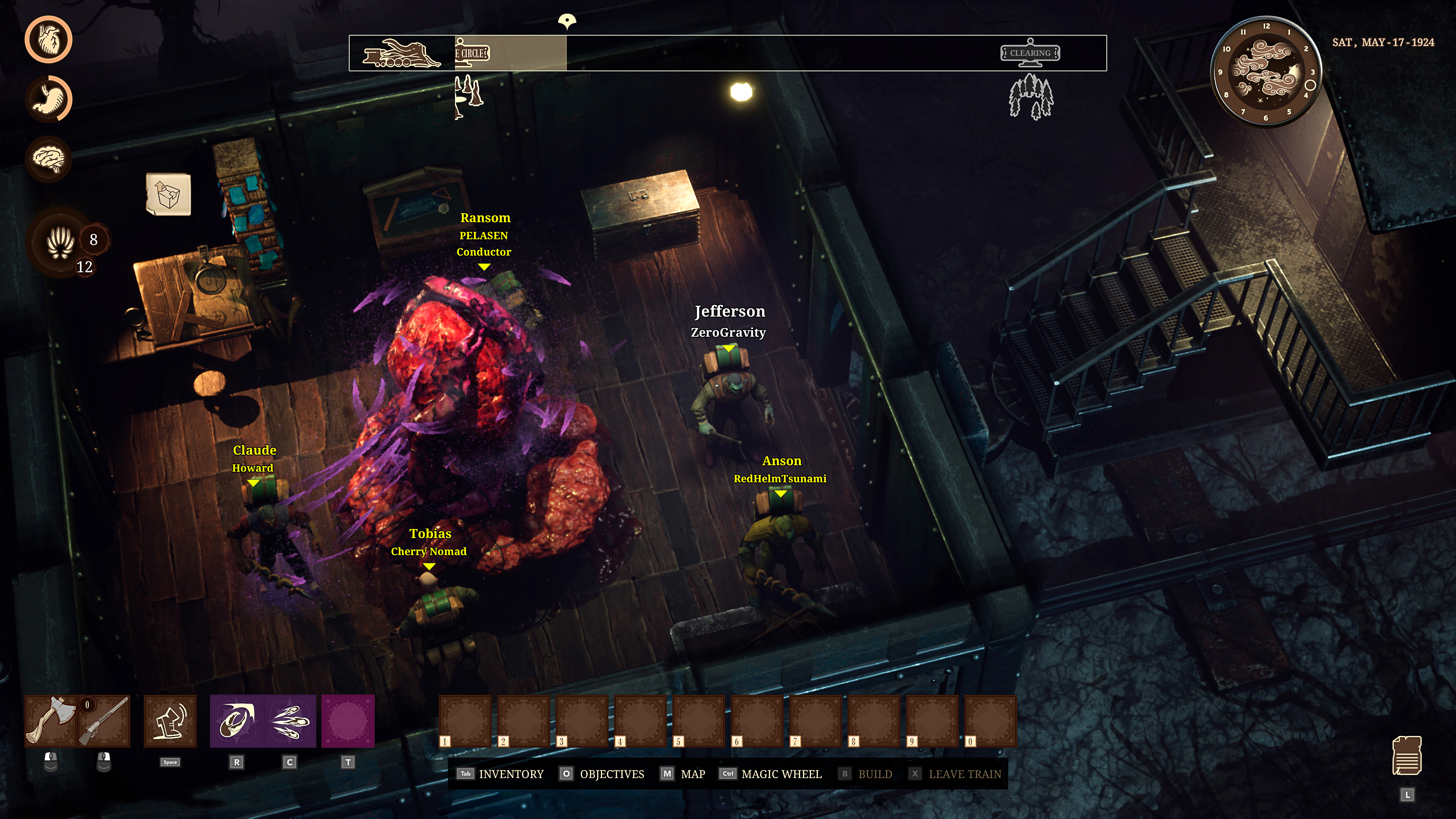
Task: Activate the Space kick ability icon
Action: click(170, 721)
